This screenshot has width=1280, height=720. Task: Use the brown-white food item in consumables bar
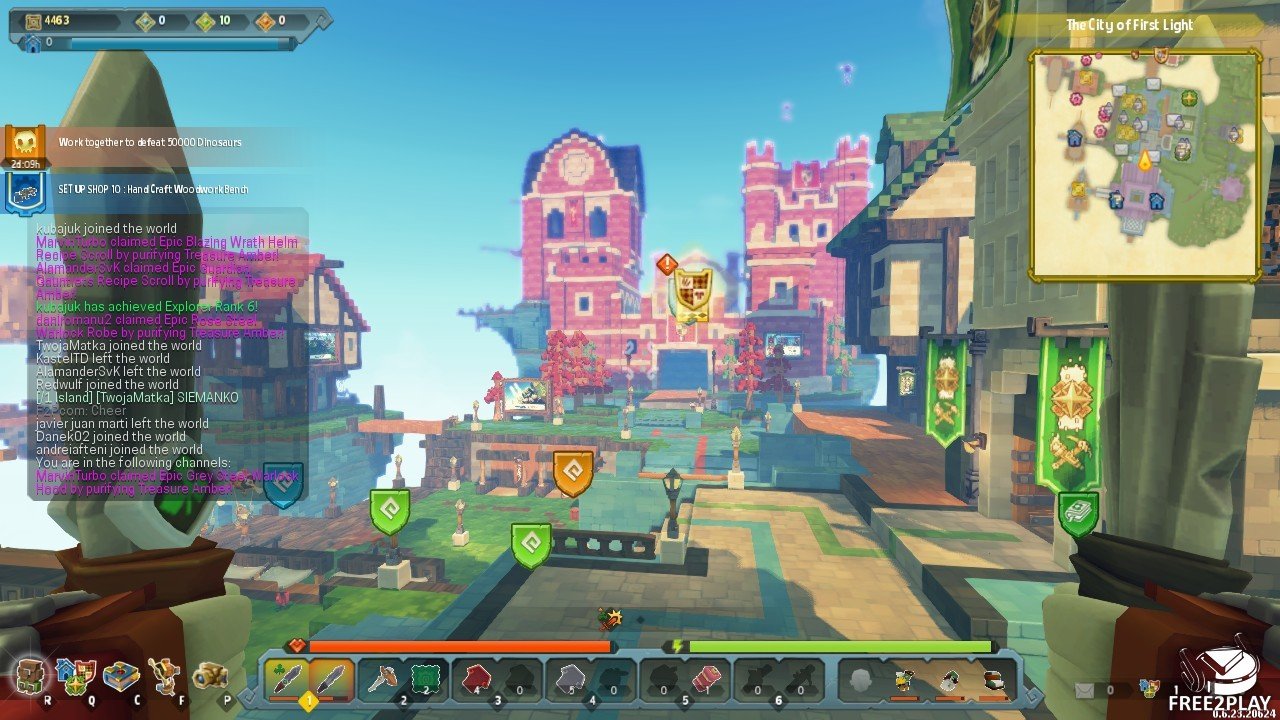point(993,681)
